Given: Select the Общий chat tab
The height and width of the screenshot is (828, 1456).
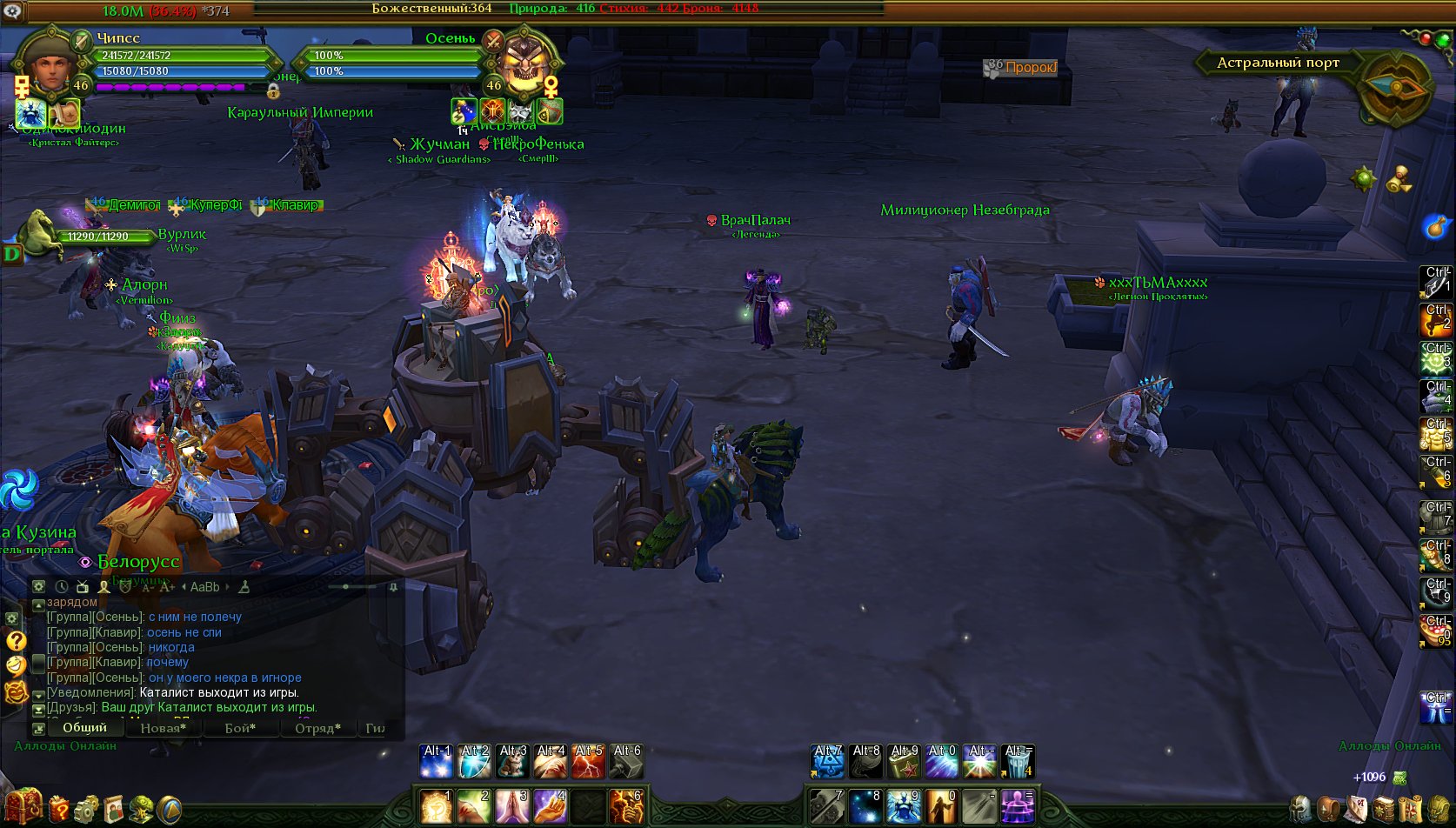Looking at the screenshot, I should coord(84,727).
